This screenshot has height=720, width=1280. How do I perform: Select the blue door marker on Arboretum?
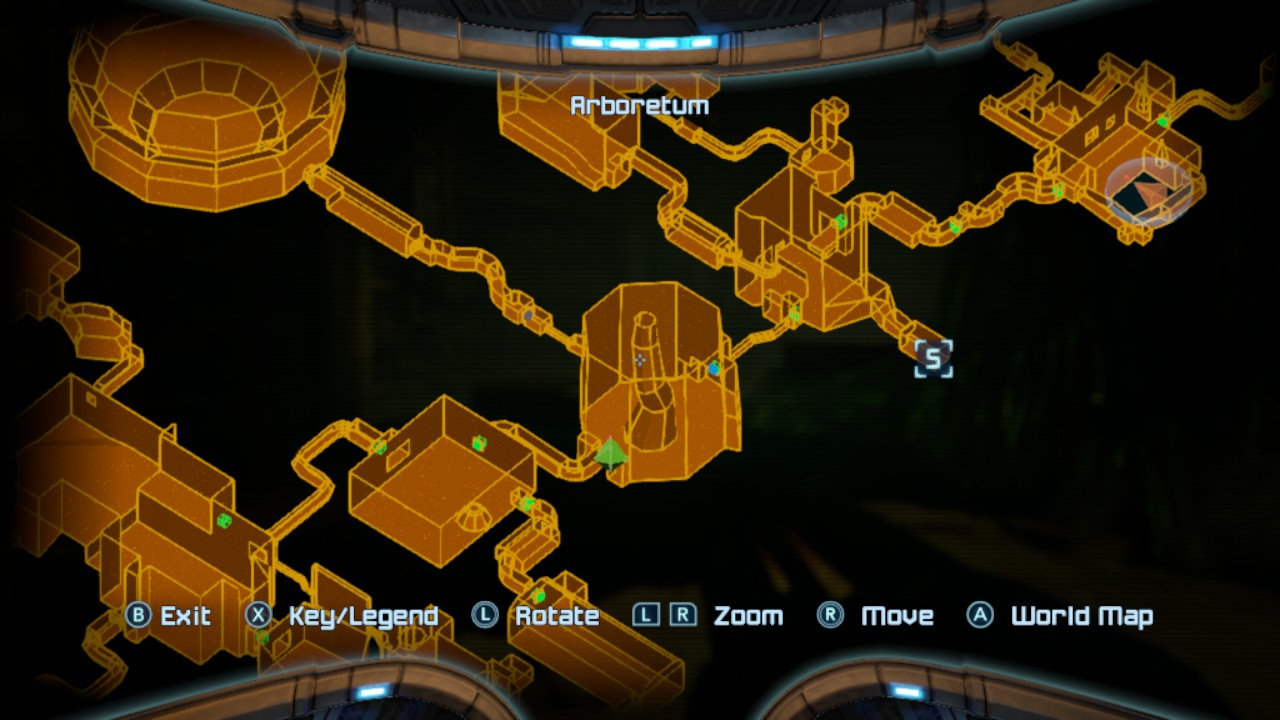pyautogui.click(x=713, y=369)
